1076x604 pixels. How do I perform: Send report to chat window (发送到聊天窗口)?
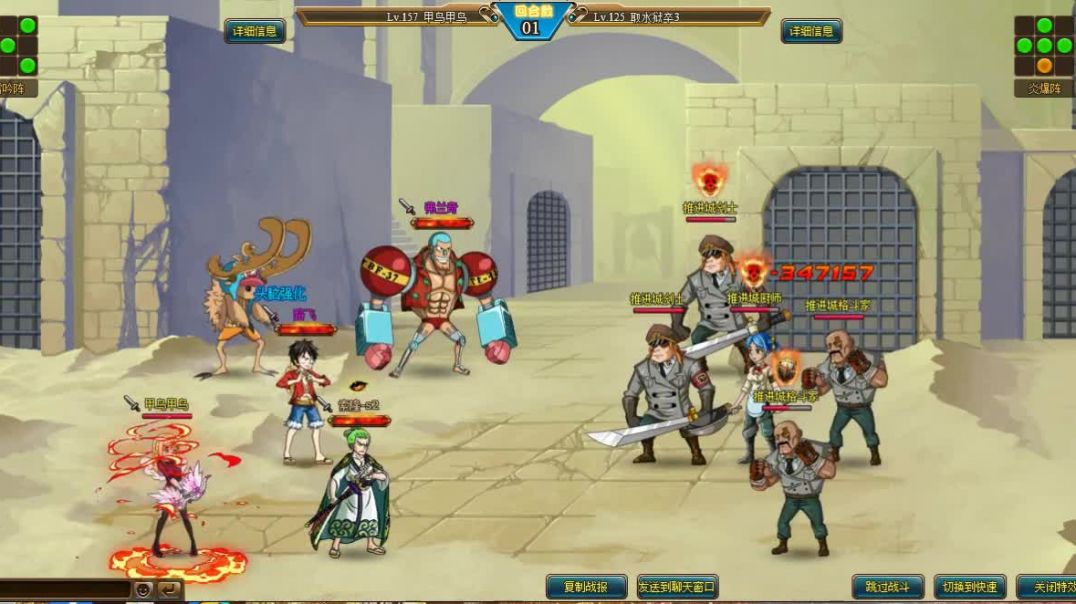point(677,587)
